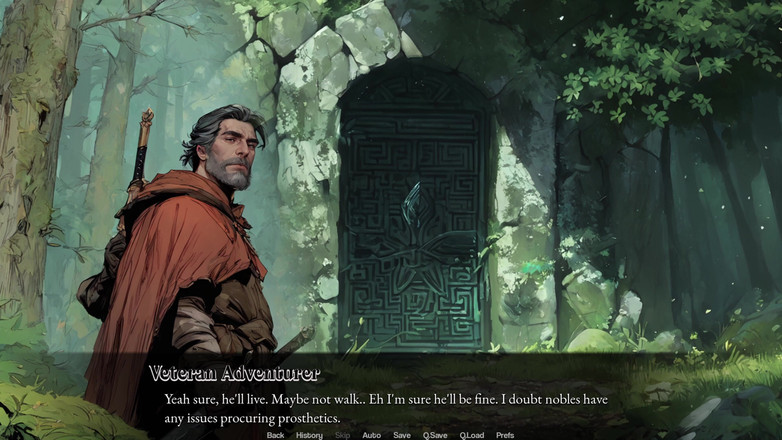The width and height of the screenshot is (782, 440).
Task: Go back to the previous dialogue line
Action: point(275,435)
